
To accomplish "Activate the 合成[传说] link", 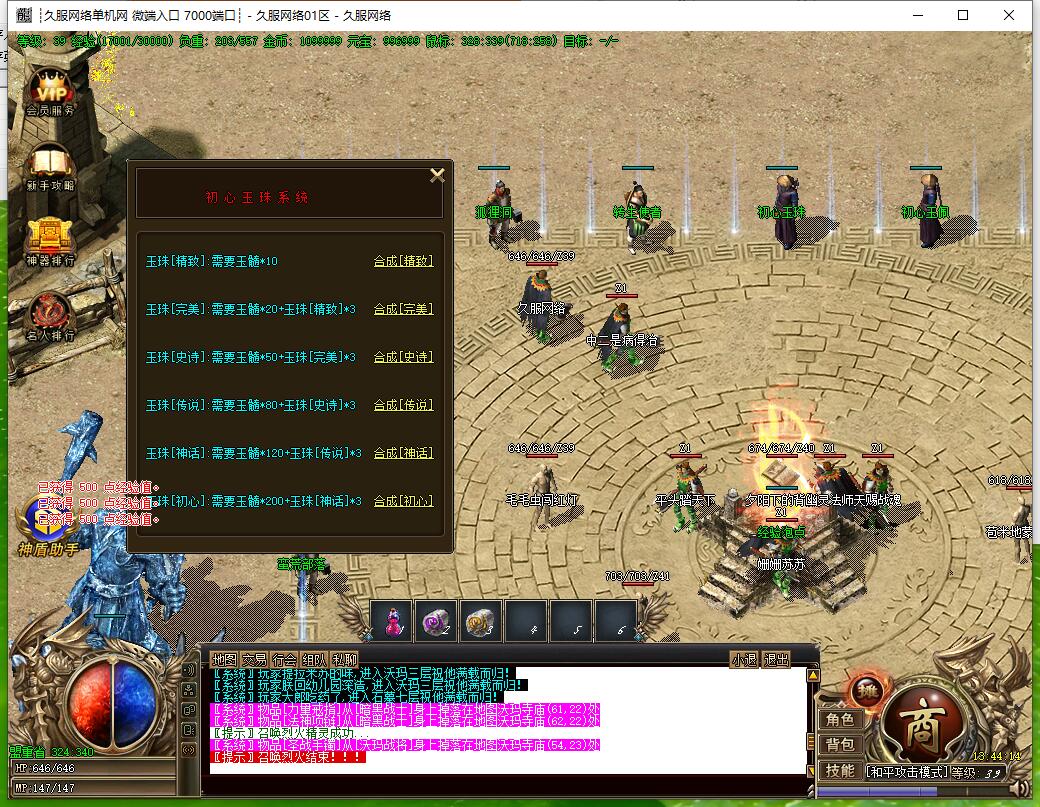I will [403, 405].
